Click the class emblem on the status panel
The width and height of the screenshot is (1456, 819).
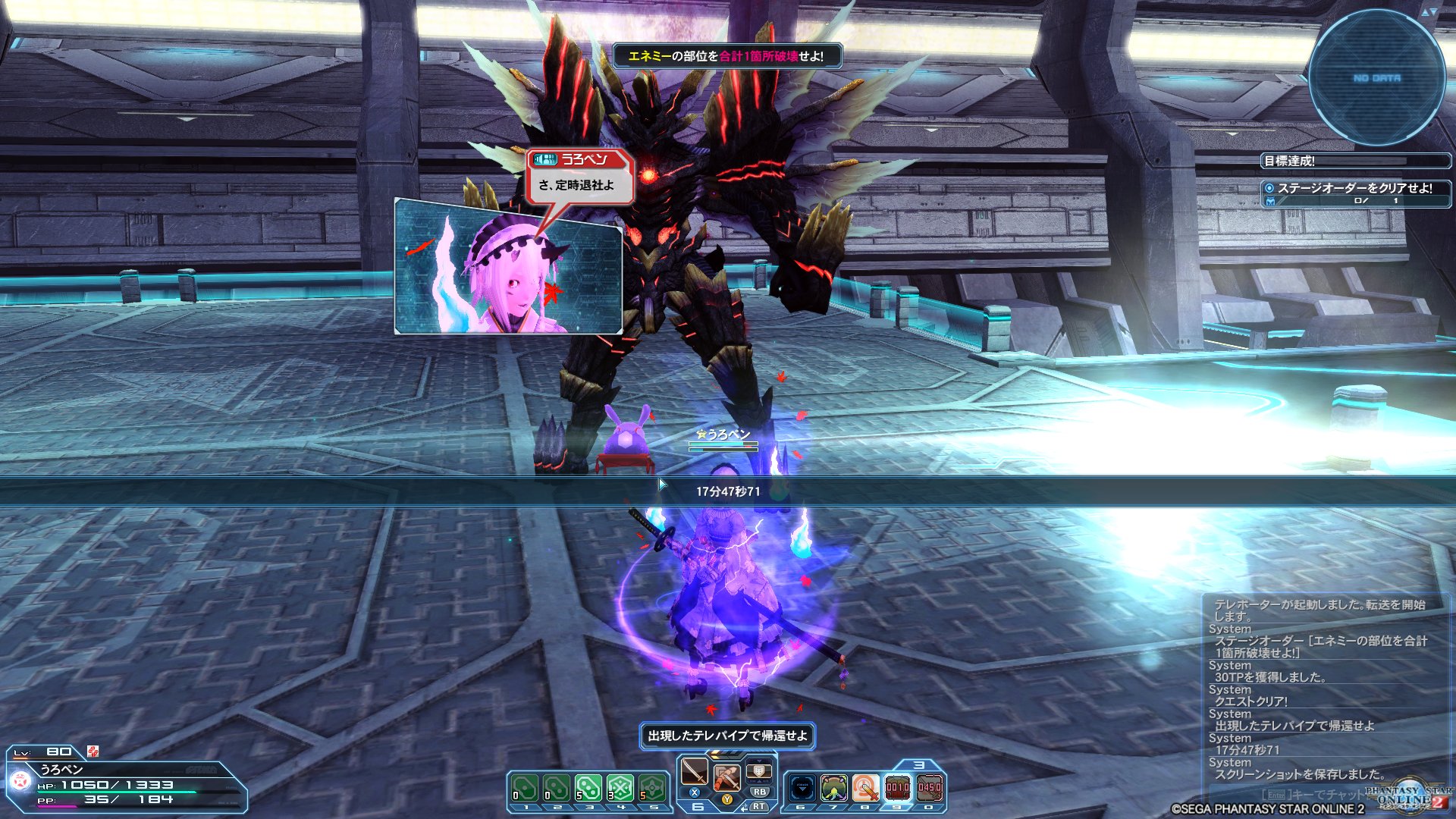20,780
